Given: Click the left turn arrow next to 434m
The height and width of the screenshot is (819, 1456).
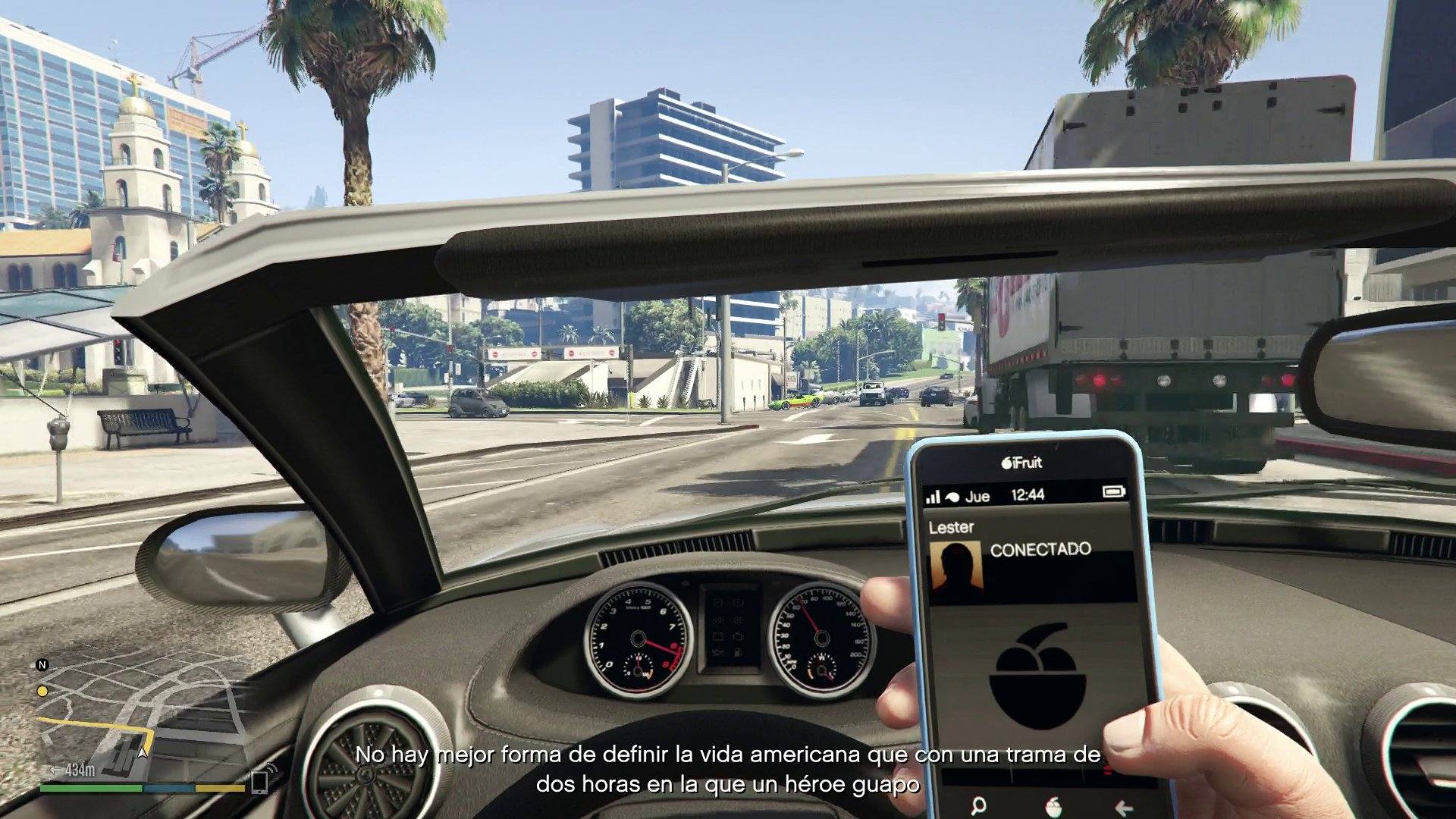Looking at the screenshot, I should pyautogui.click(x=53, y=770).
